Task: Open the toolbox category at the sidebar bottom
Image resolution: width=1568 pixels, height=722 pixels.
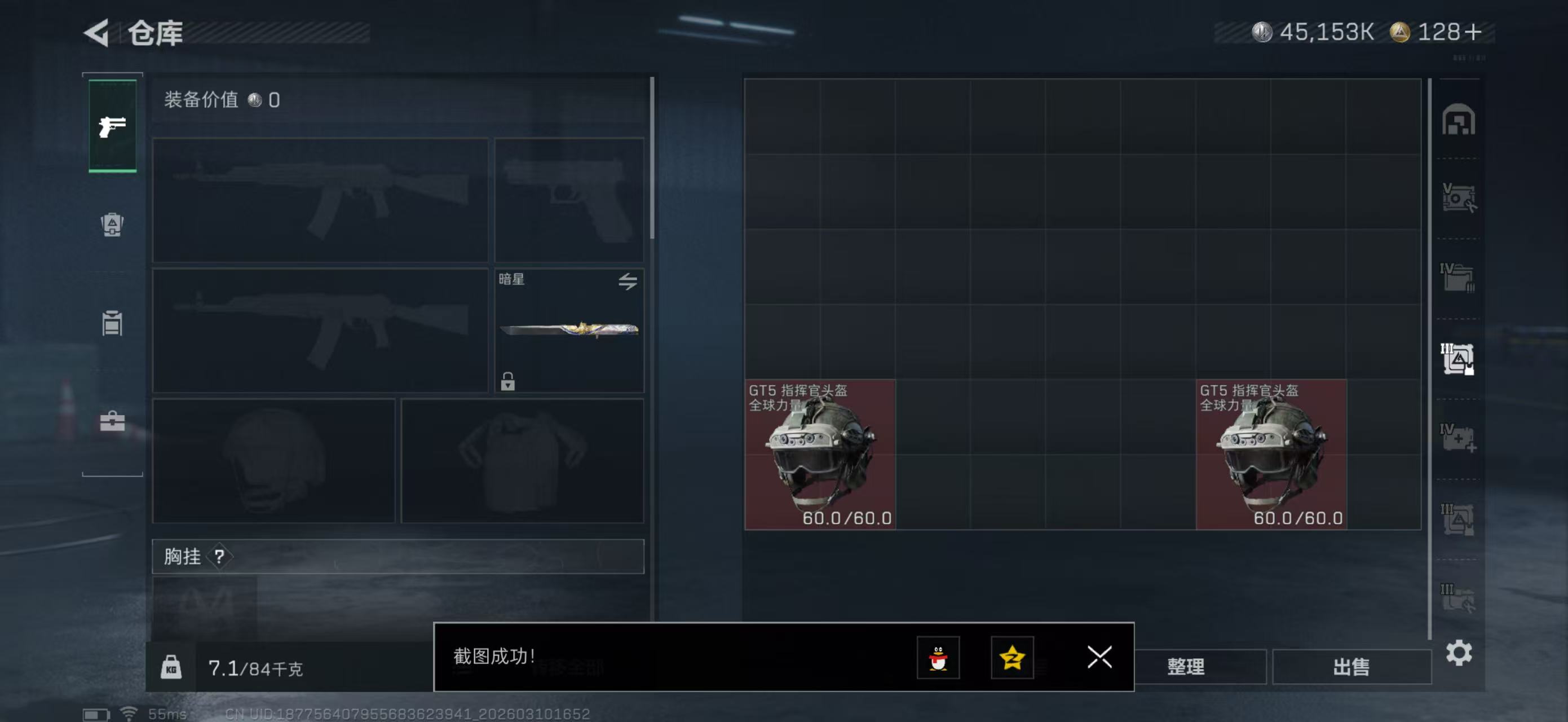Action: click(x=112, y=421)
